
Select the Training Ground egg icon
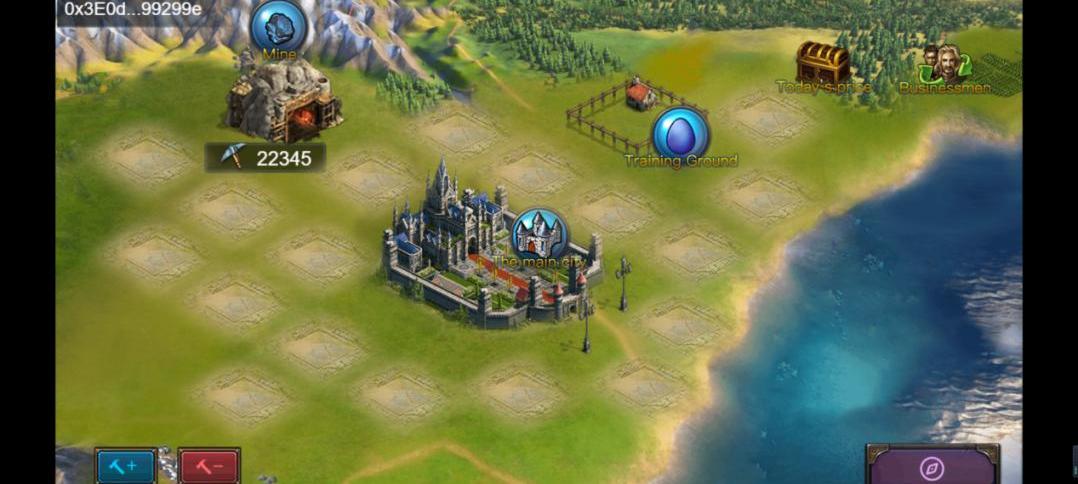(x=680, y=134)
